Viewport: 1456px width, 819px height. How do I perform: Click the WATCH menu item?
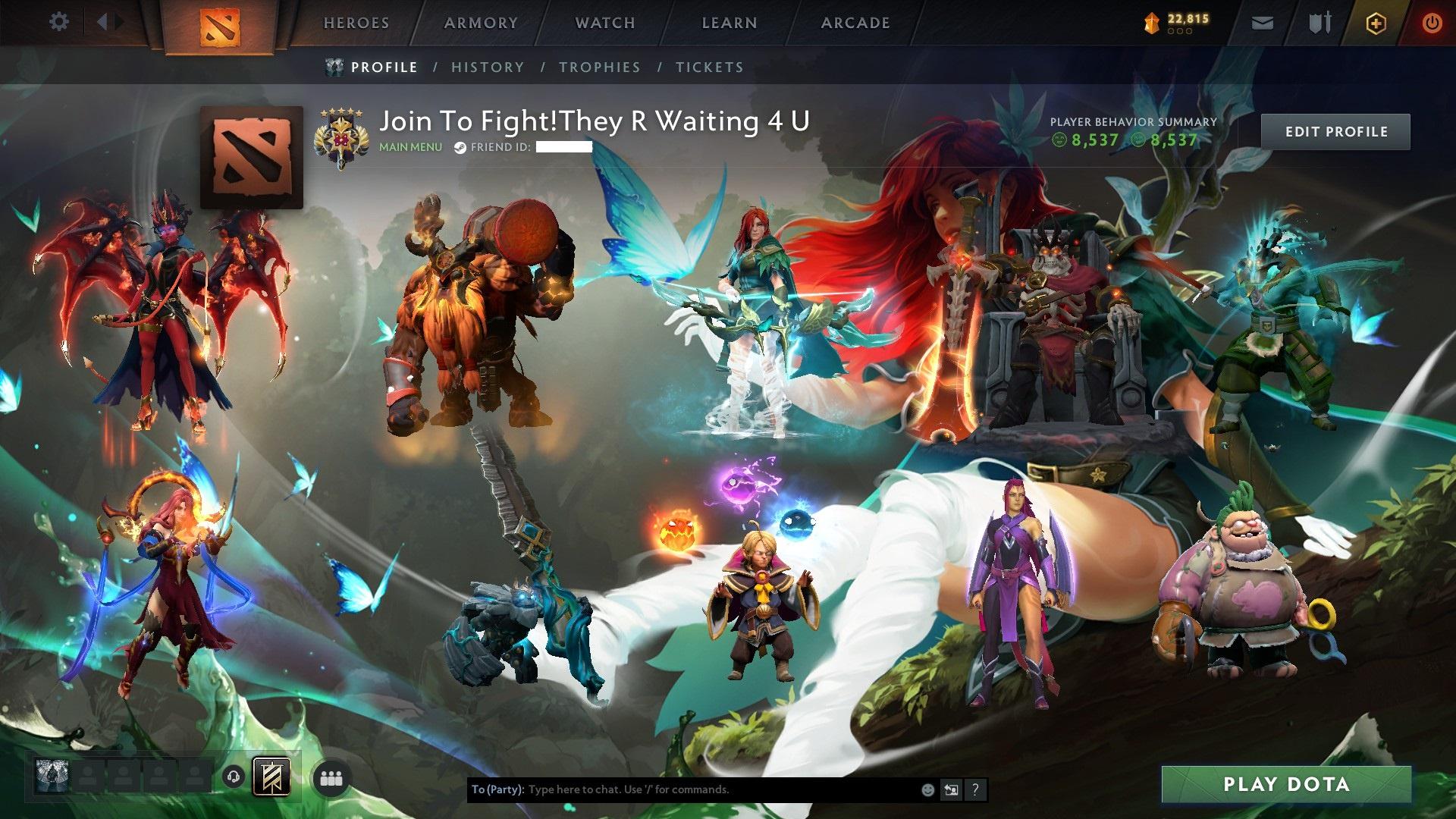tap(604, 23)
